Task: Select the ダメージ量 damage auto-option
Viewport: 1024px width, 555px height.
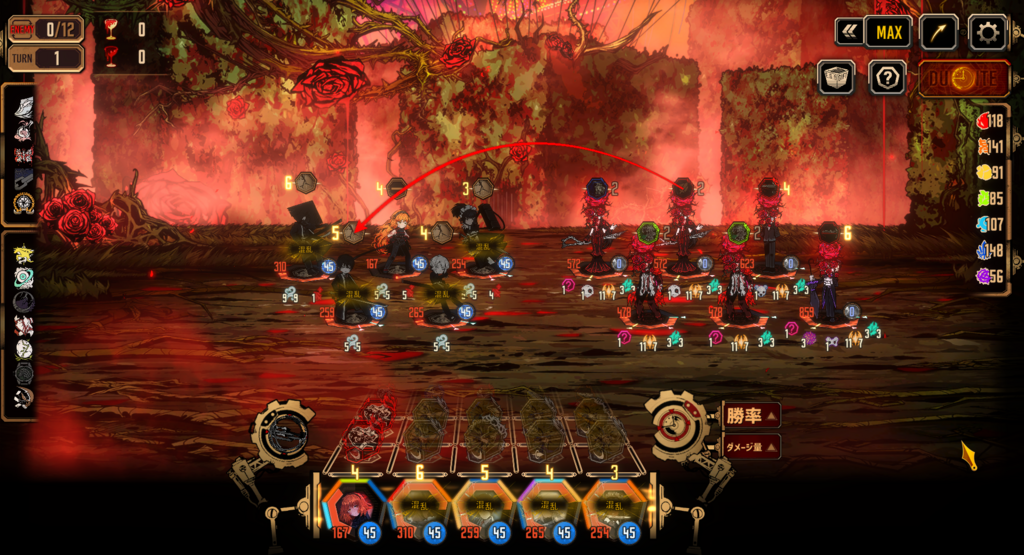Action: point(750,446)
